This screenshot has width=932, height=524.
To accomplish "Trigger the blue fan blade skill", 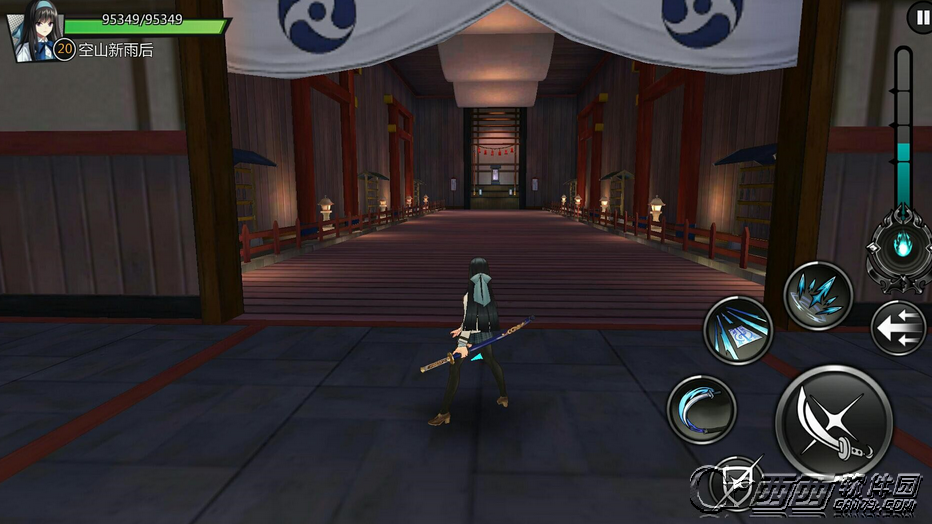I will 738,330.
